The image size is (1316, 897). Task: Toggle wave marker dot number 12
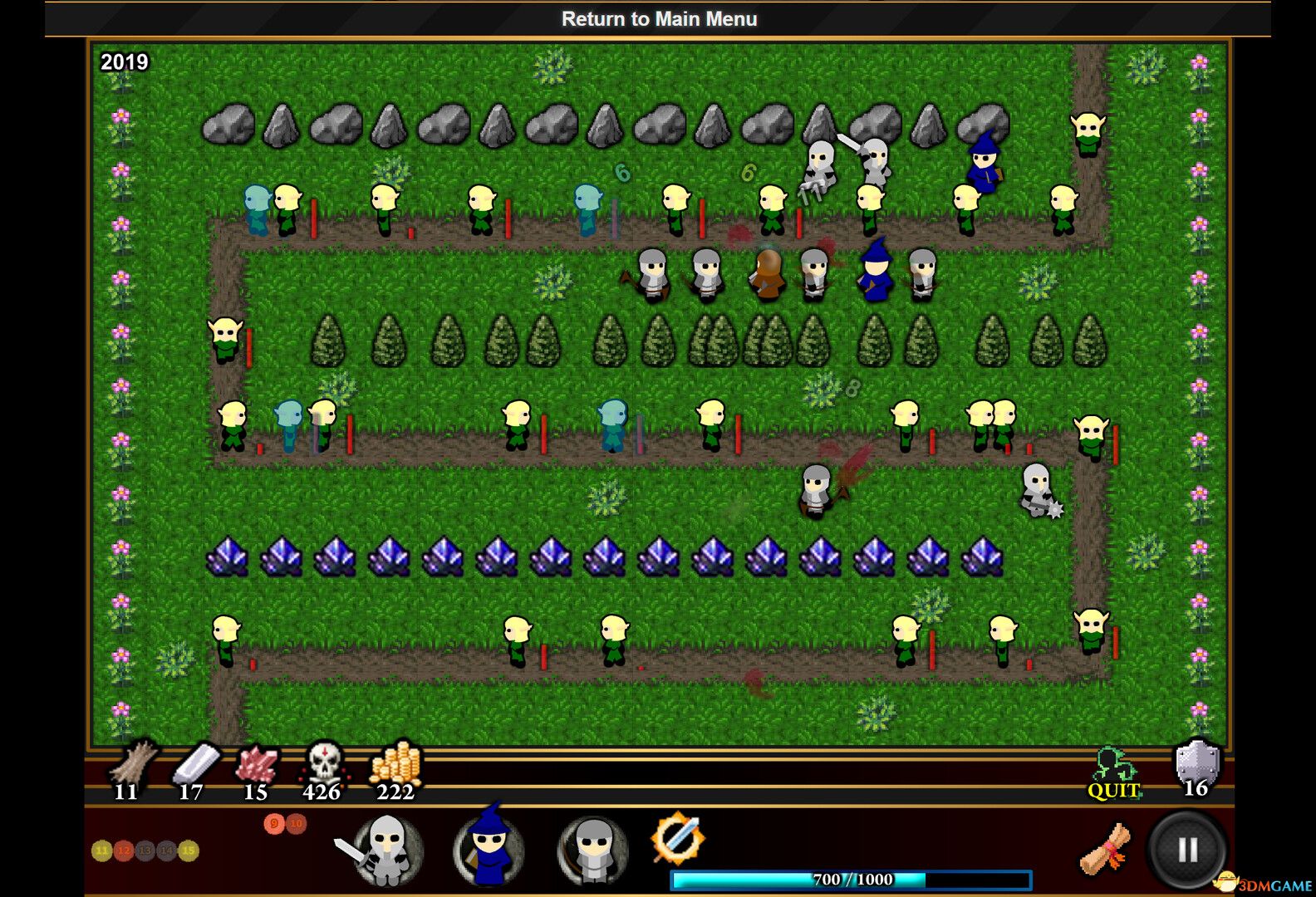point(125,850)
